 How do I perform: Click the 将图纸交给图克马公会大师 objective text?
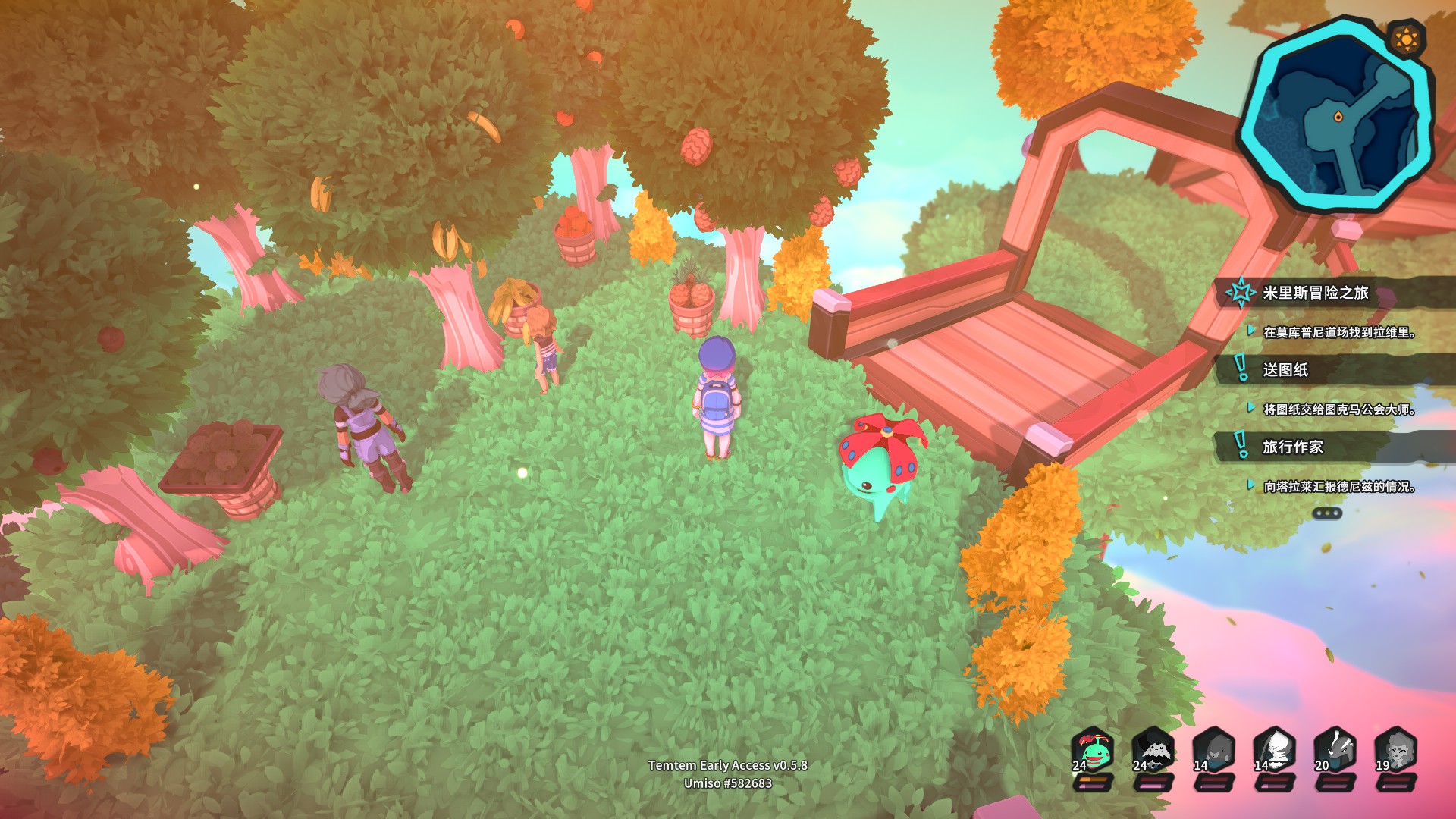[1338, 409]
